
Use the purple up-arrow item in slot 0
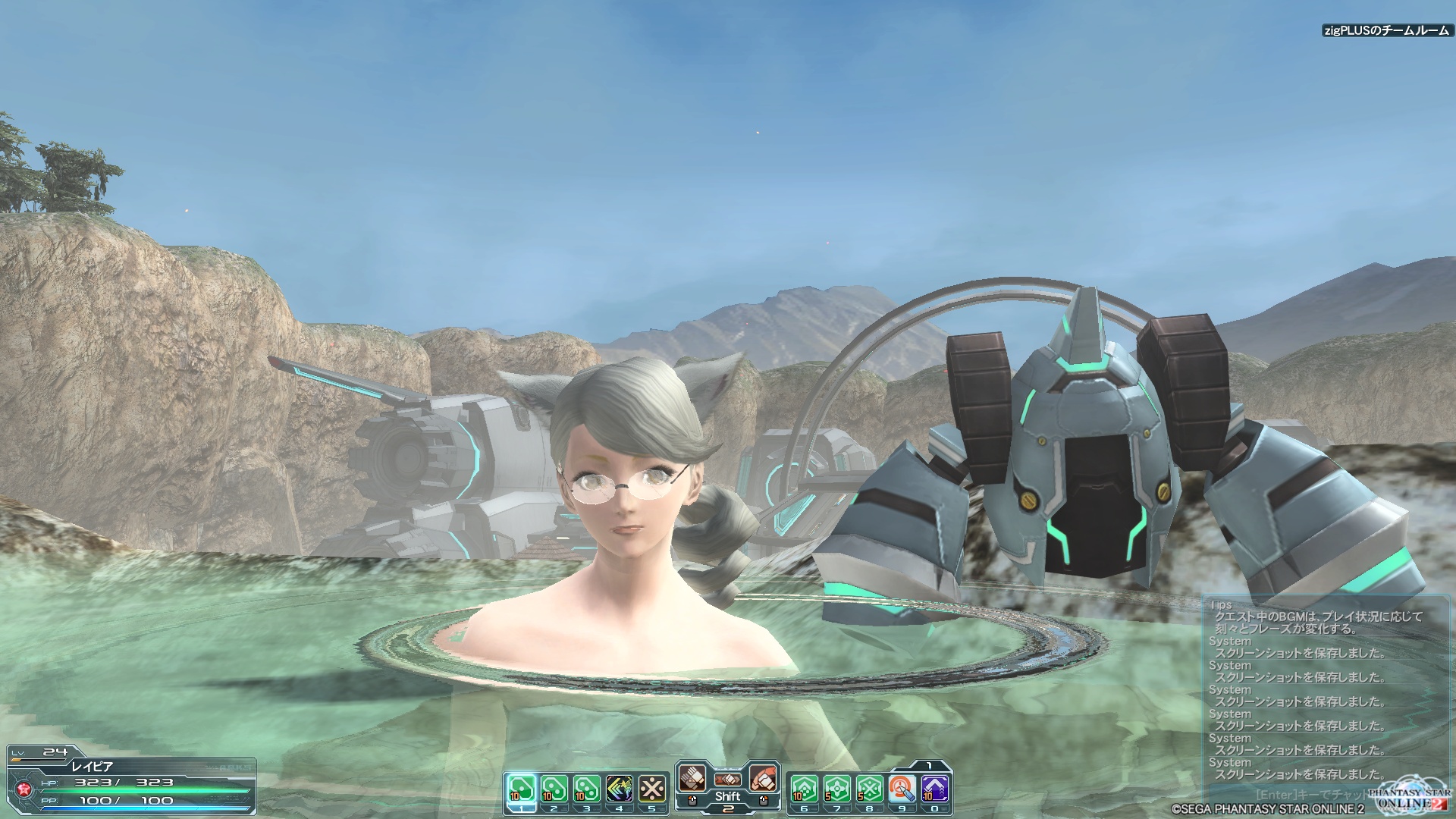pyautogui.click(x=934, y=789)
